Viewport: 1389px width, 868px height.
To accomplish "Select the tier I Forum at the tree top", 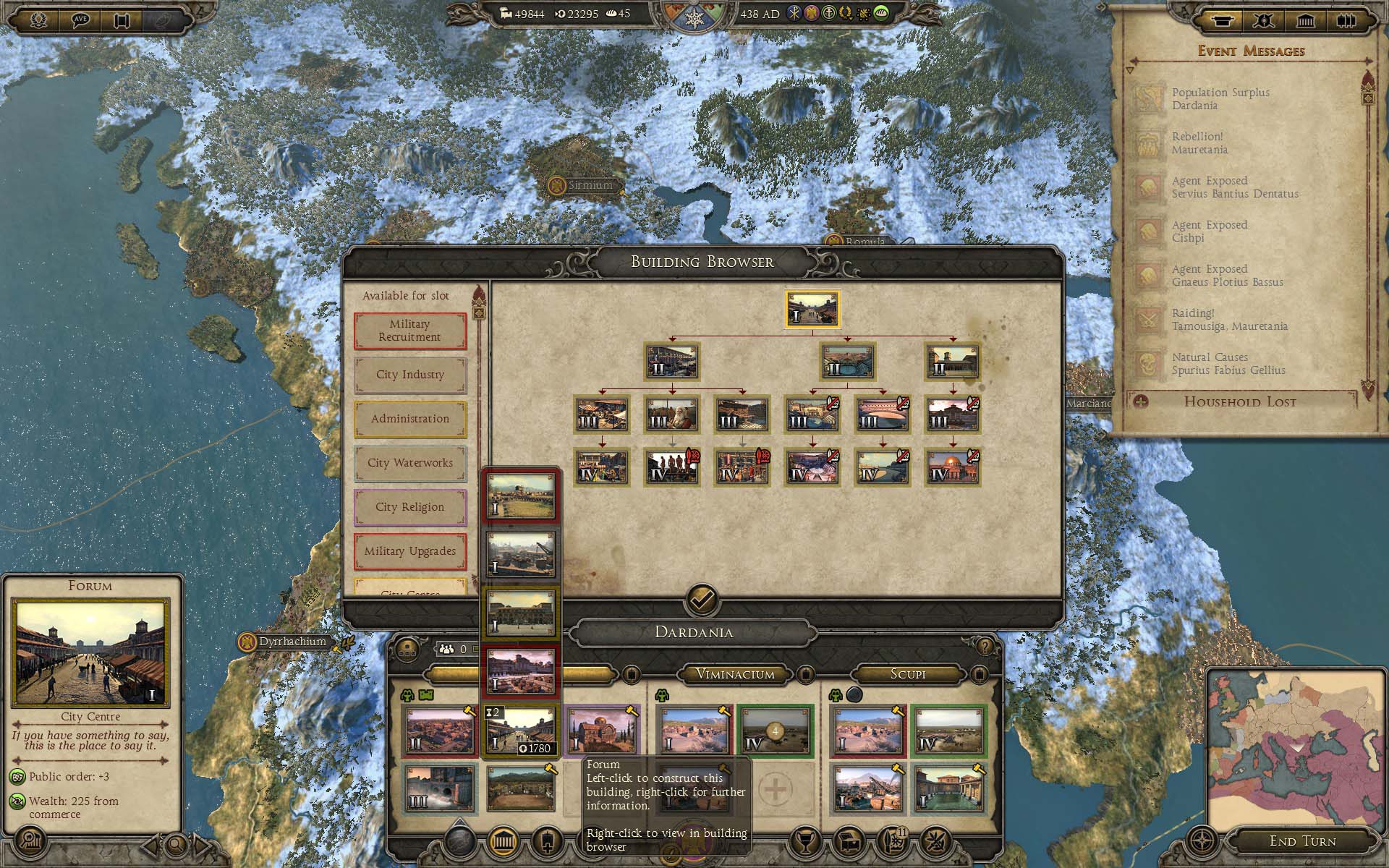I will [x=812, y=310].
